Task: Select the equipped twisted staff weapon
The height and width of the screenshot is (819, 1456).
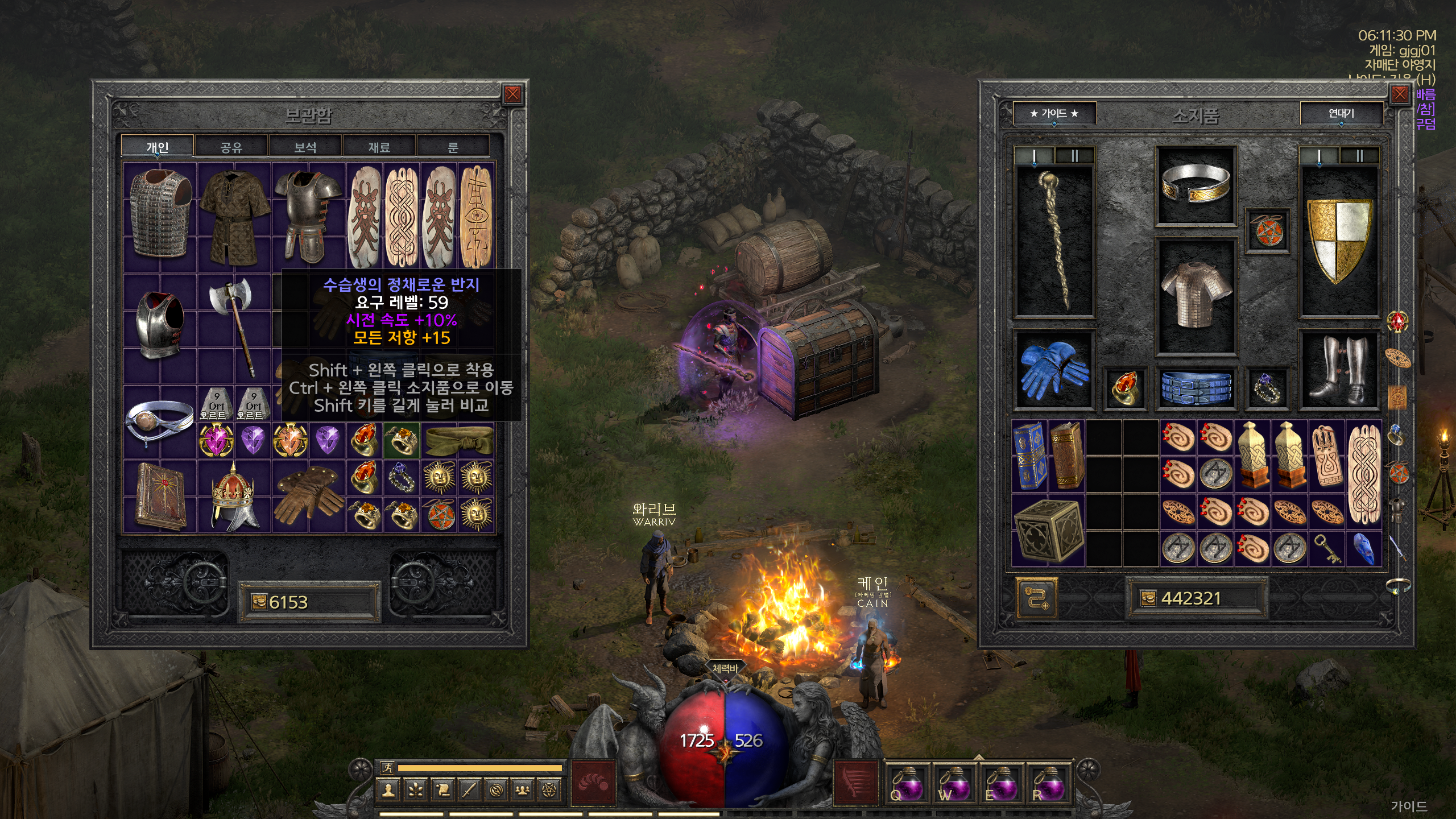Action: click(x=1054, y=239)
